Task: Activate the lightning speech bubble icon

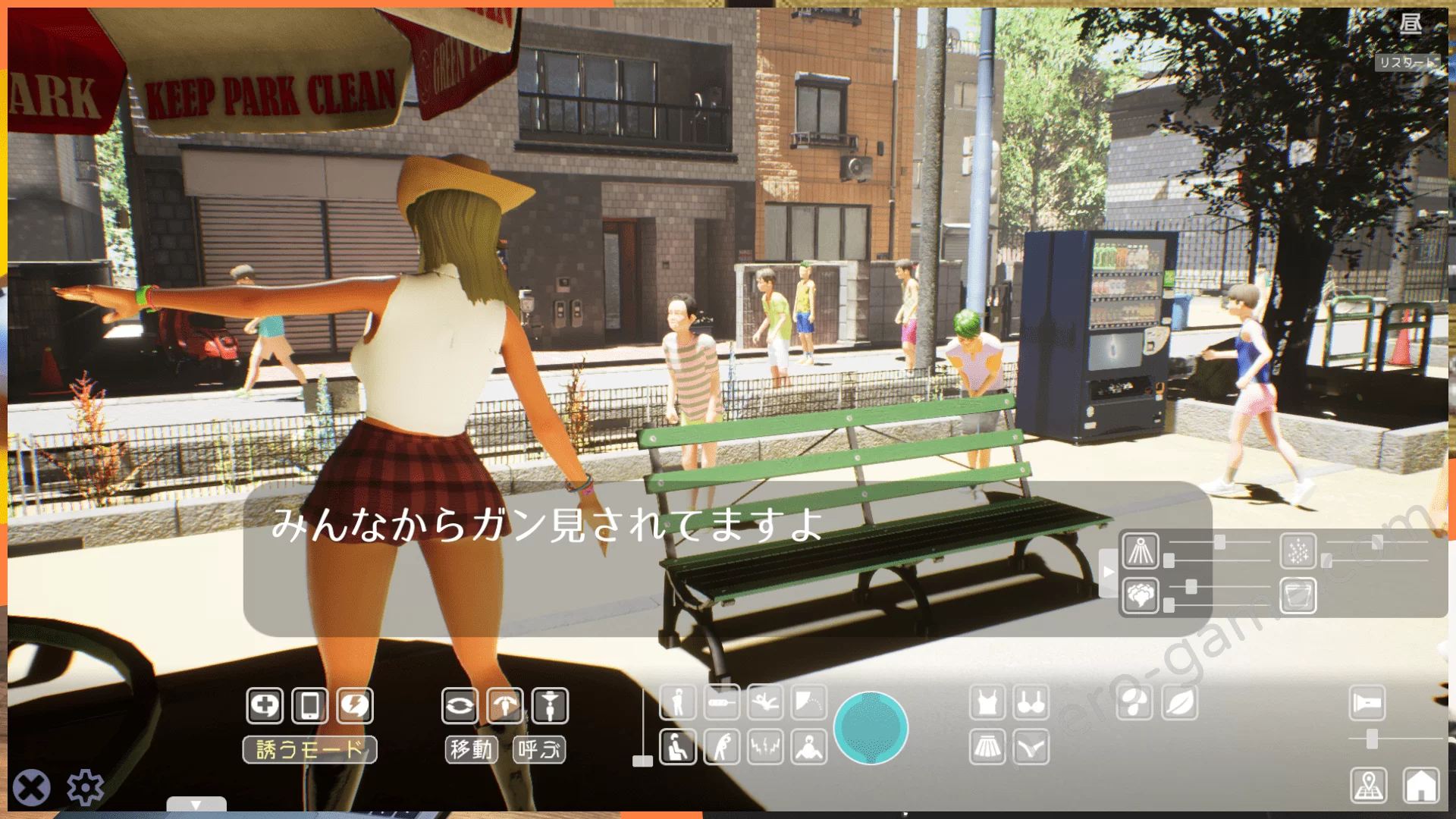Action: [x=355, y=705]
